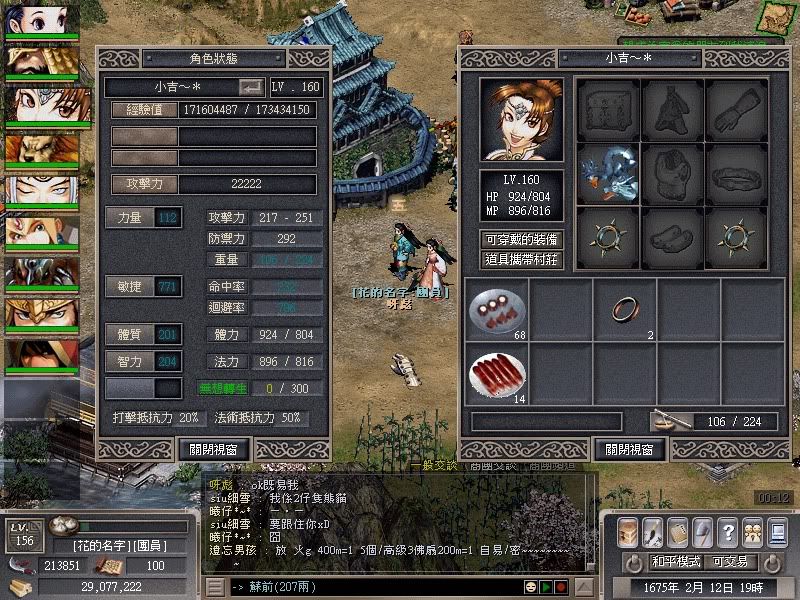Open the computer system menu icon
800x600 pixels.
[x=778, y=531]
